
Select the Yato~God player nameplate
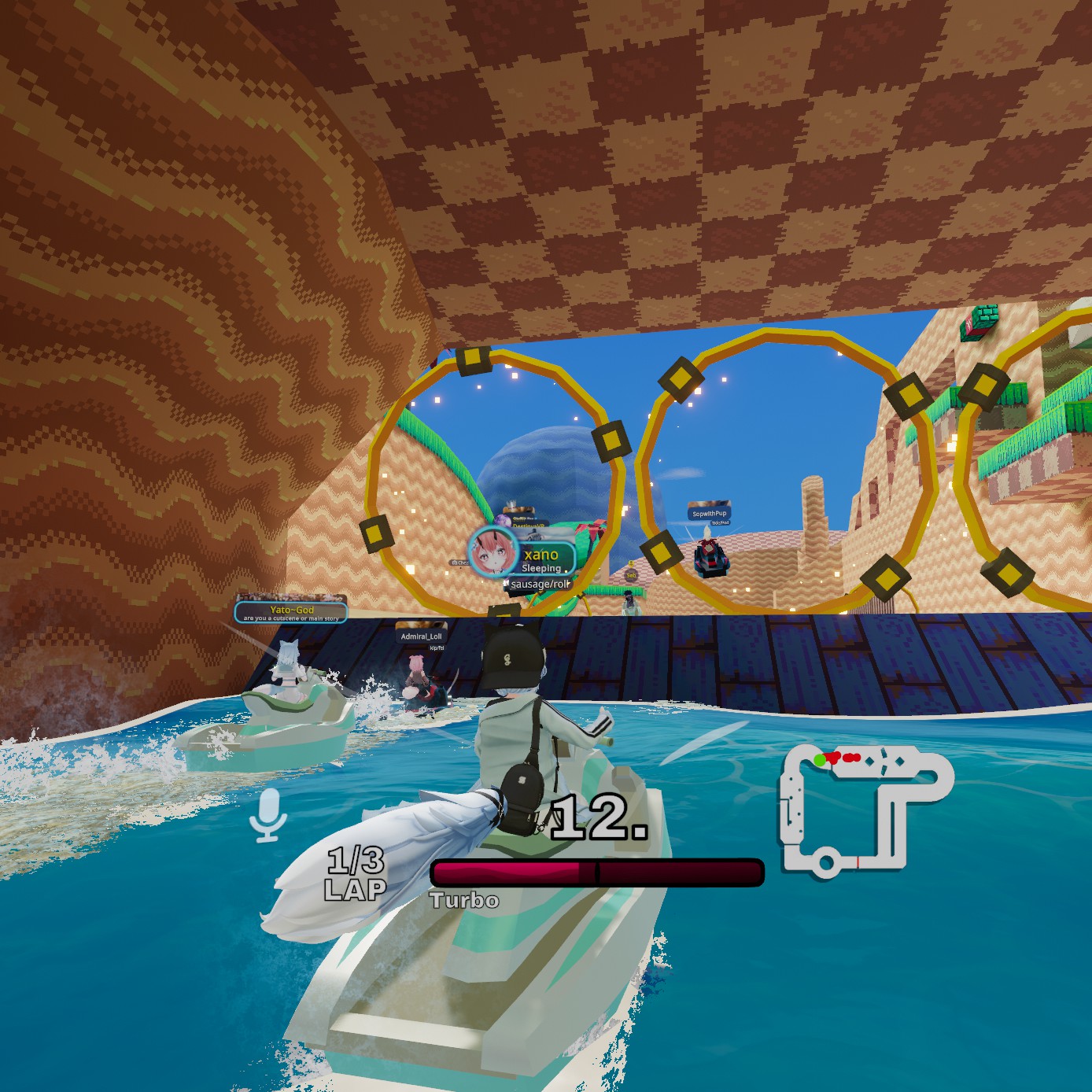coord(291,611)
